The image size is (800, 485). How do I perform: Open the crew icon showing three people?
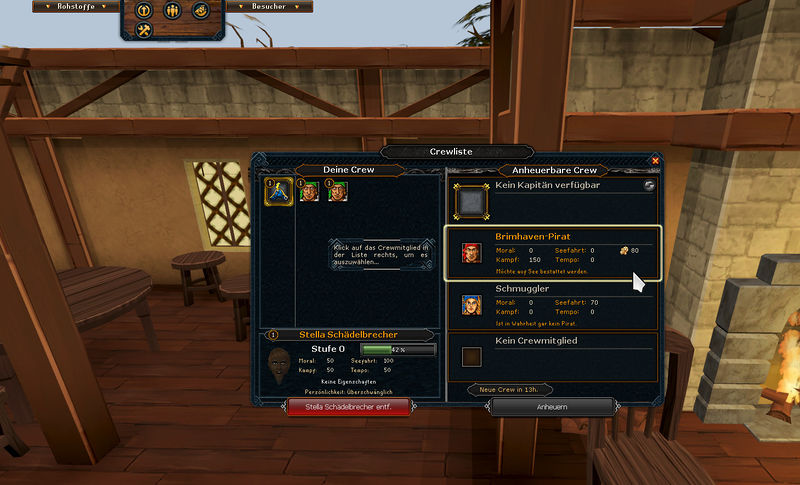pyautogui.click(x=172, y=11)
